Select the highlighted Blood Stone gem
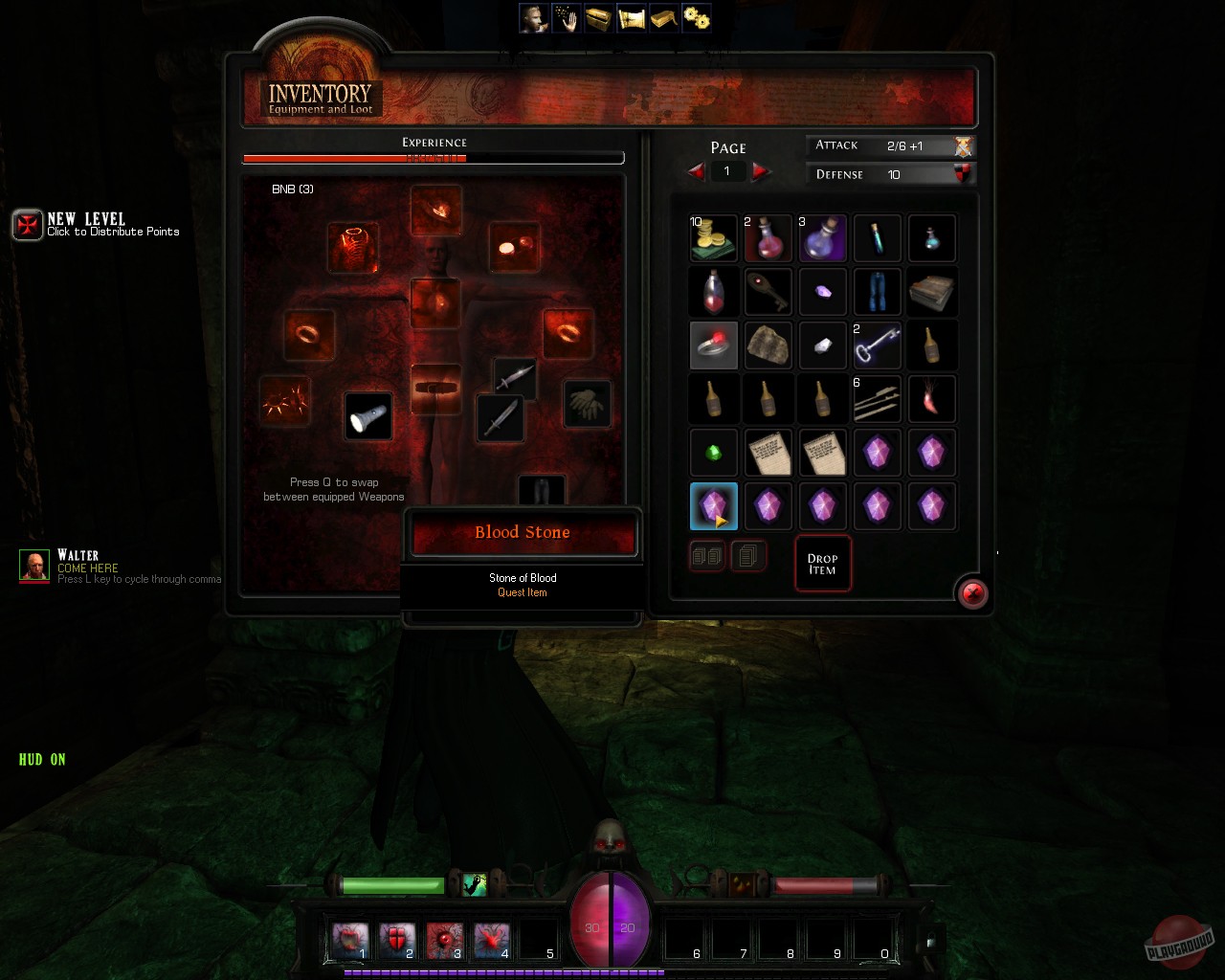This screenshot has width=1225, height=980. point(713,506)
